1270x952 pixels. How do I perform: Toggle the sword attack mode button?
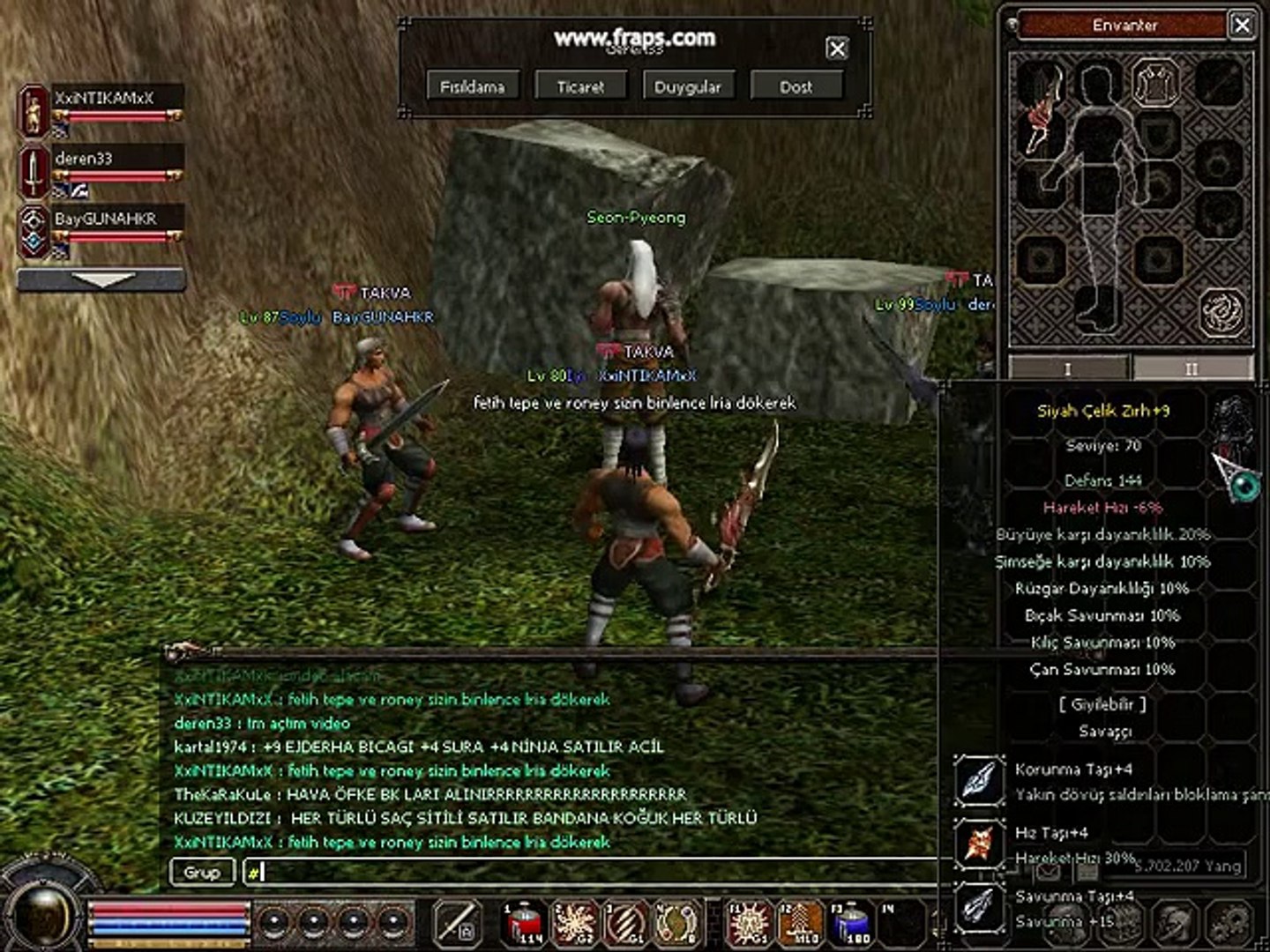click(x=458, y=923)
